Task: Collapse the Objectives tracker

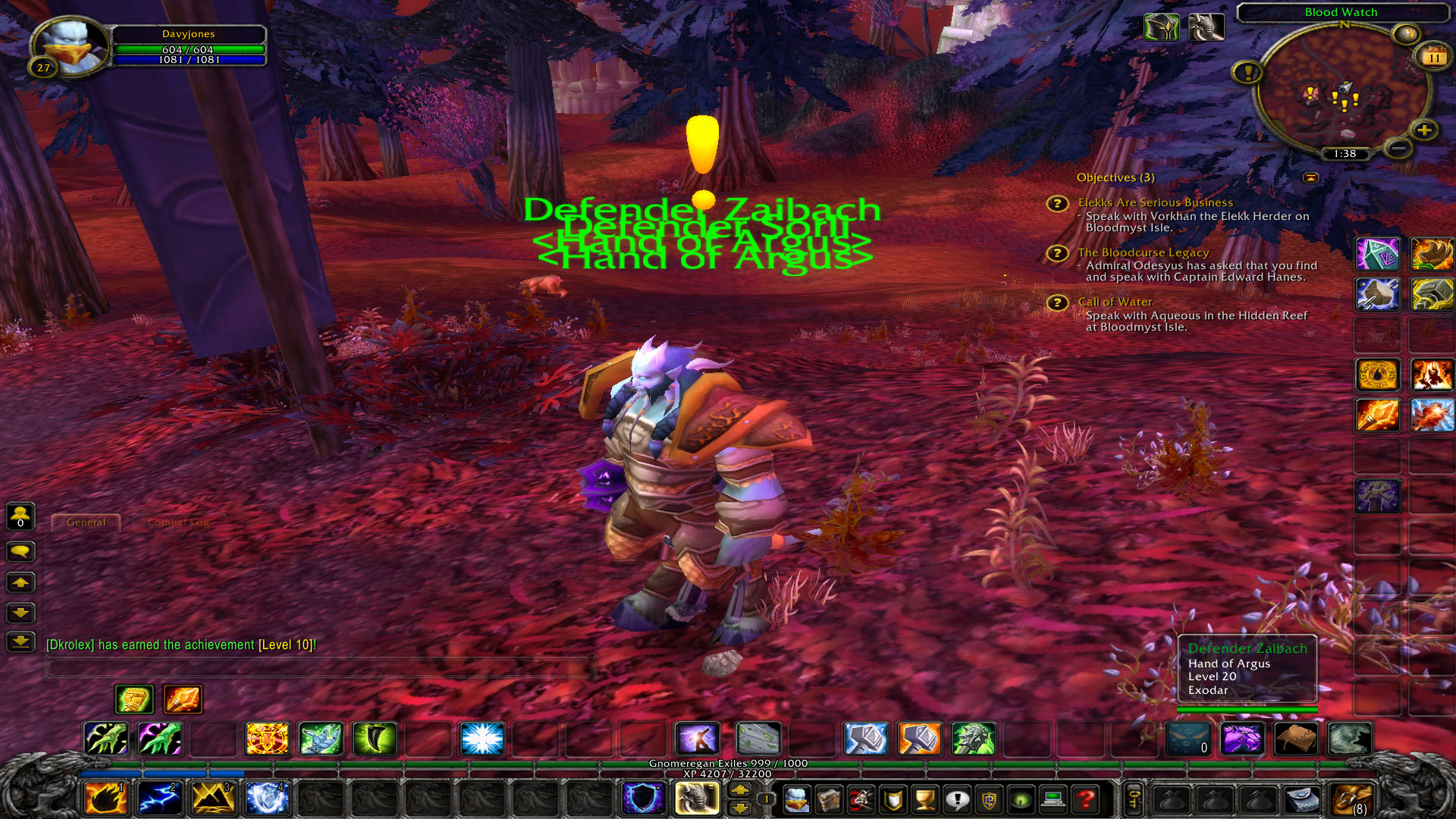Action: pyautogui.click(x=1310, y=177)
